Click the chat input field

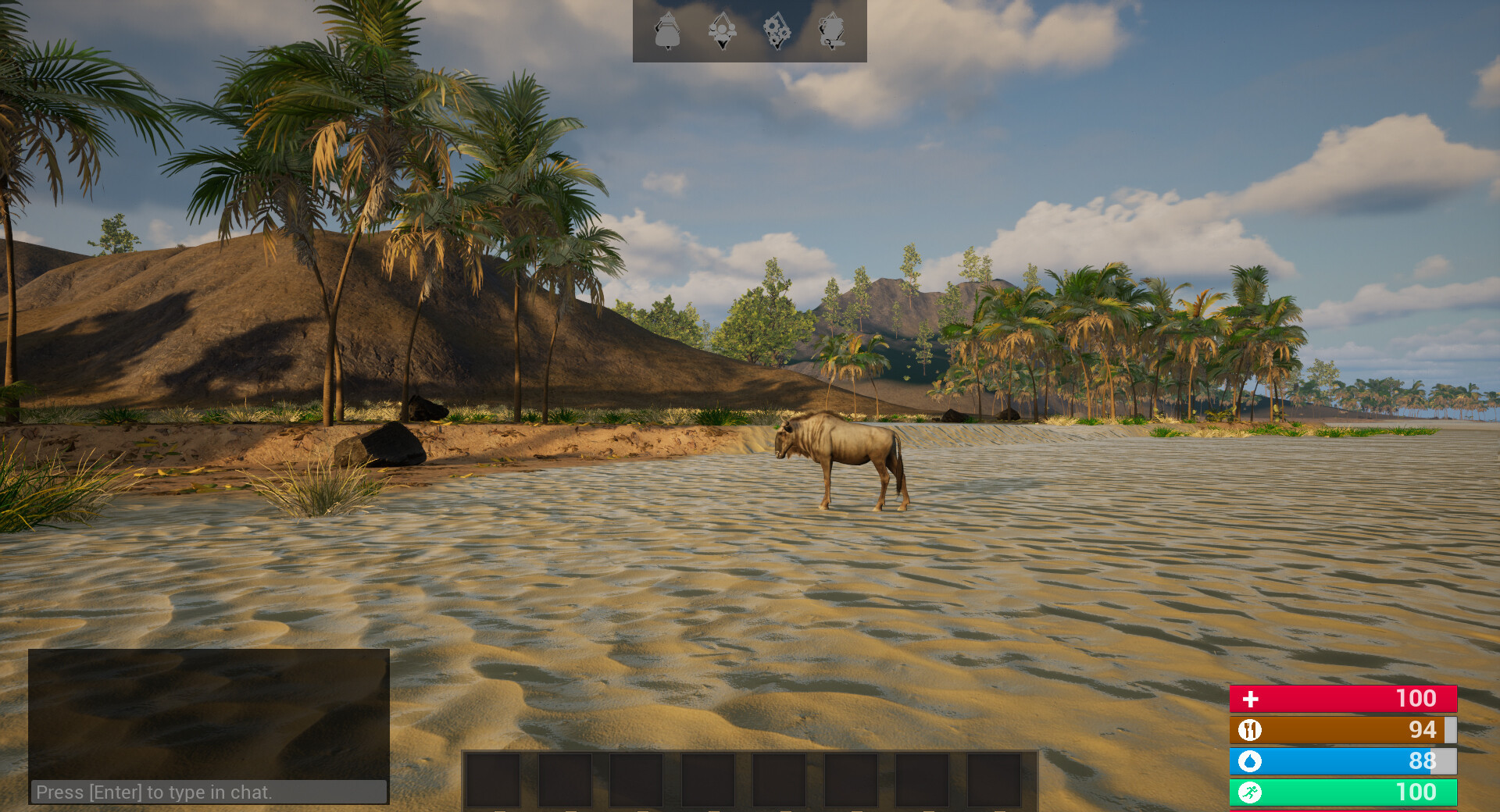click(209, 792)
